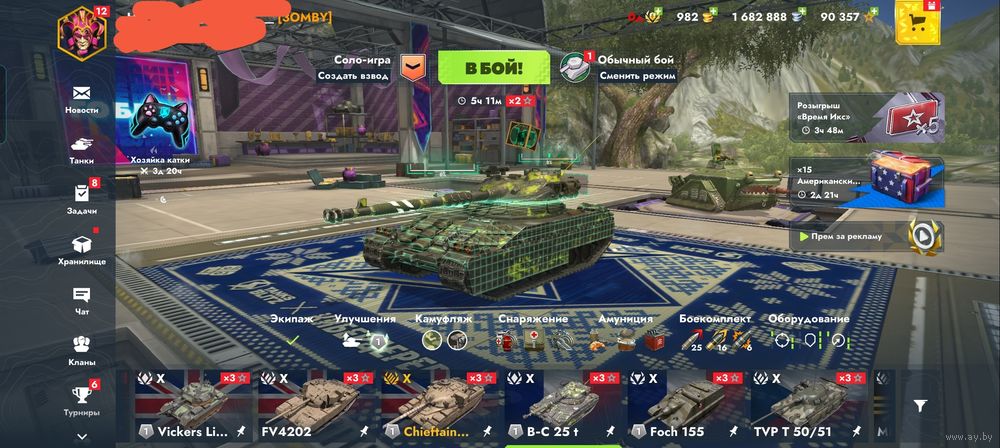
Task: Select the TVP T 50/51 tank card
Action: [x=811, y=408]
